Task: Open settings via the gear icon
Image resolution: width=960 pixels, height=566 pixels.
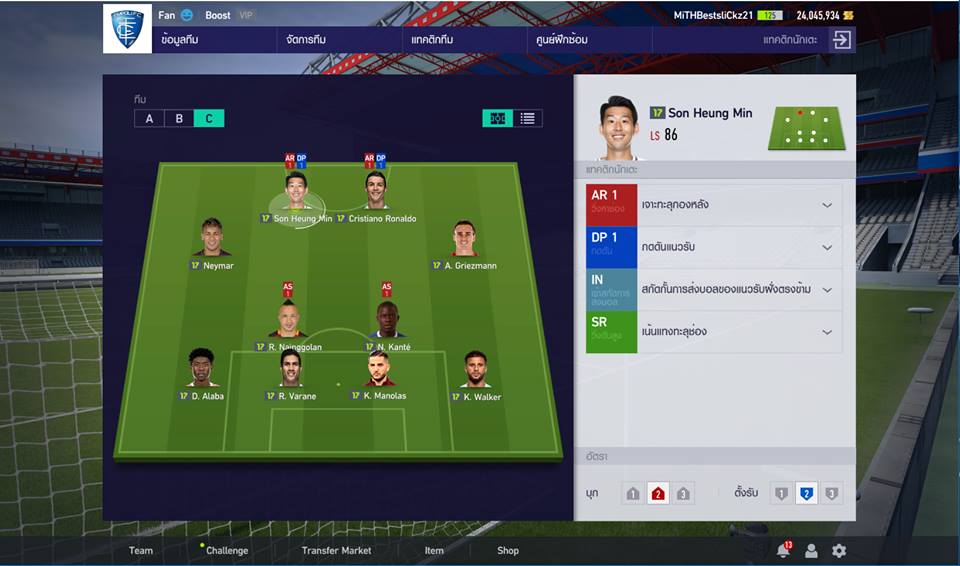Action: click(x=839, y=551)
